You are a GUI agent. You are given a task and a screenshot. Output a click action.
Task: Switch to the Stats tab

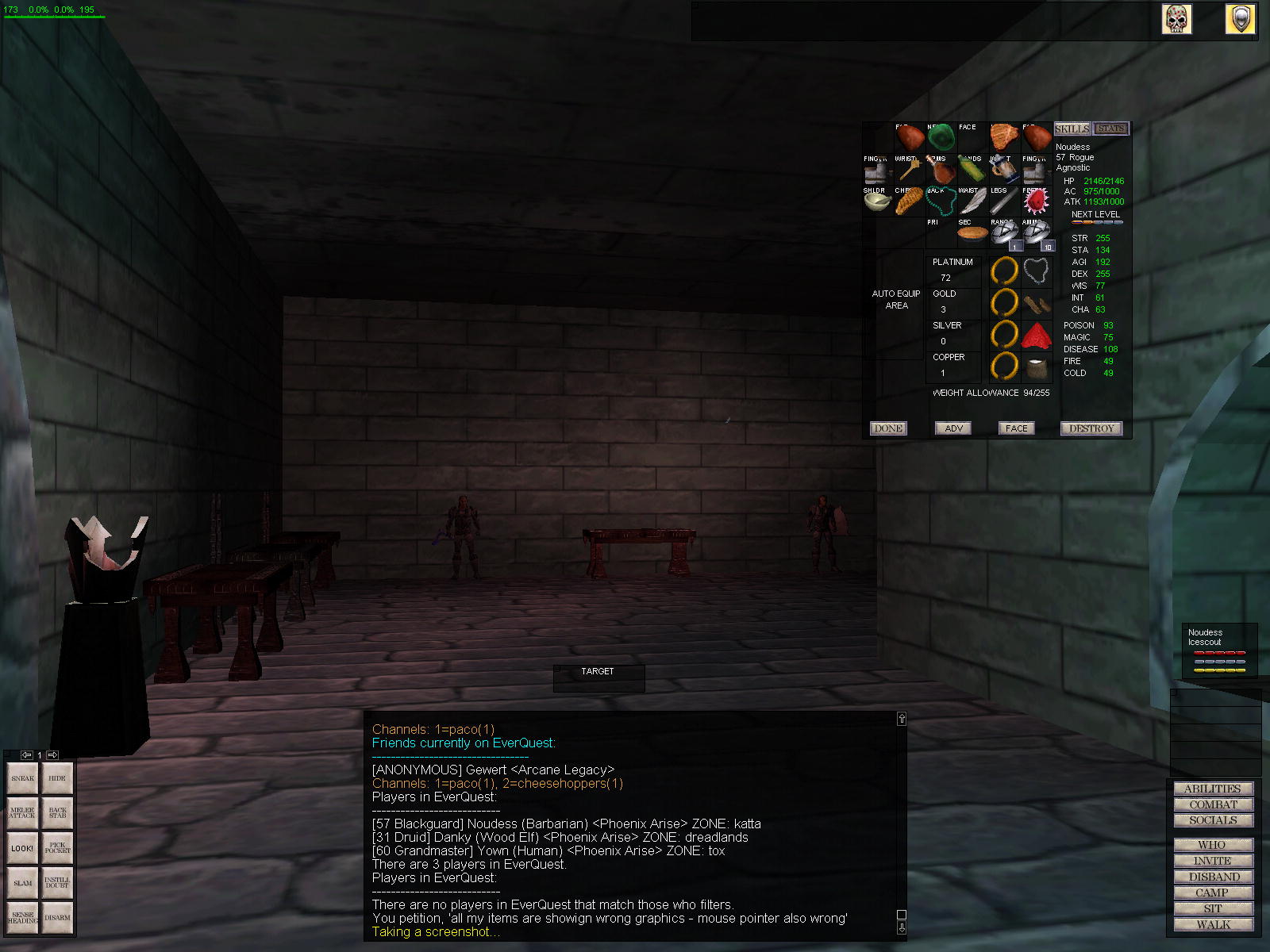click(1110, 129)
